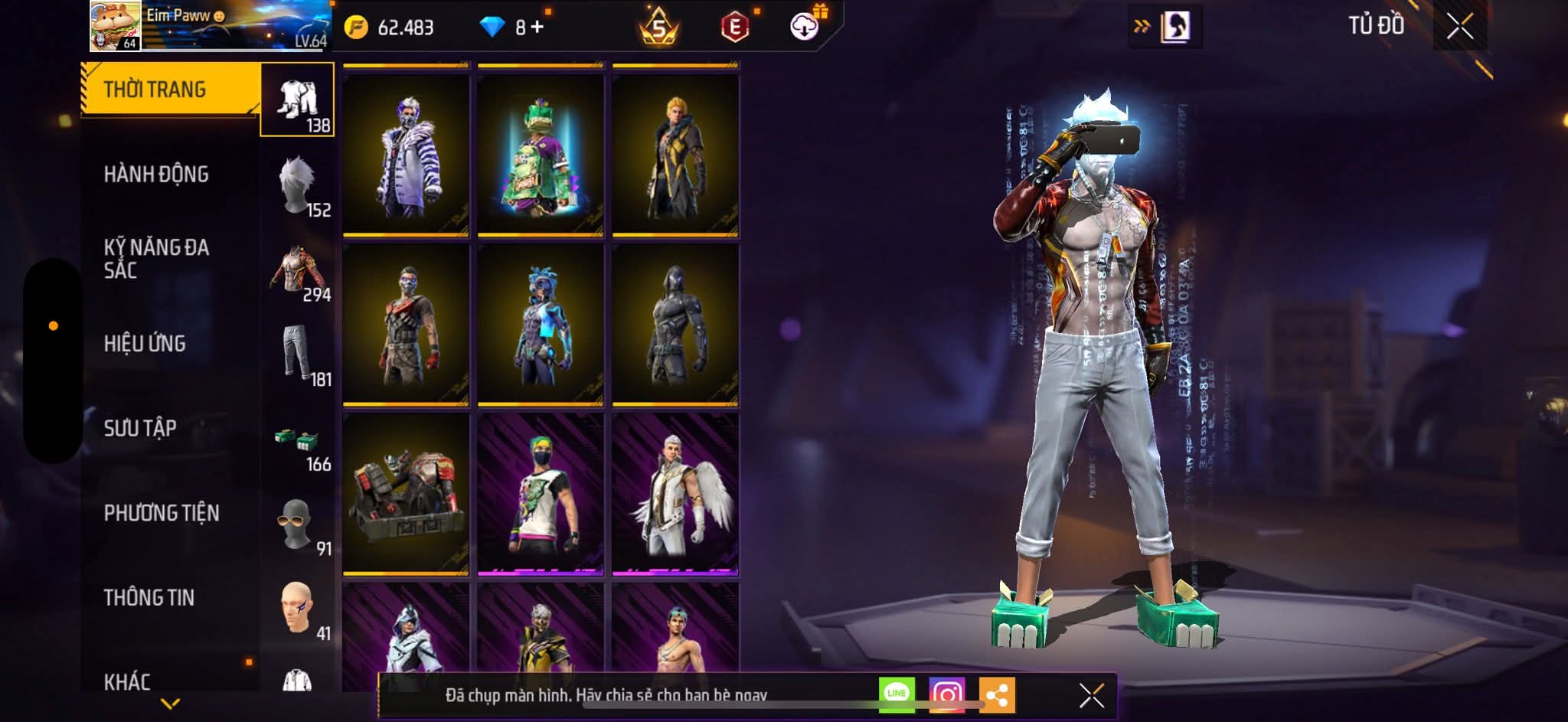
Task: Switch to PHƯƠNG TIỆN category
Action: (x=162, y=513)
